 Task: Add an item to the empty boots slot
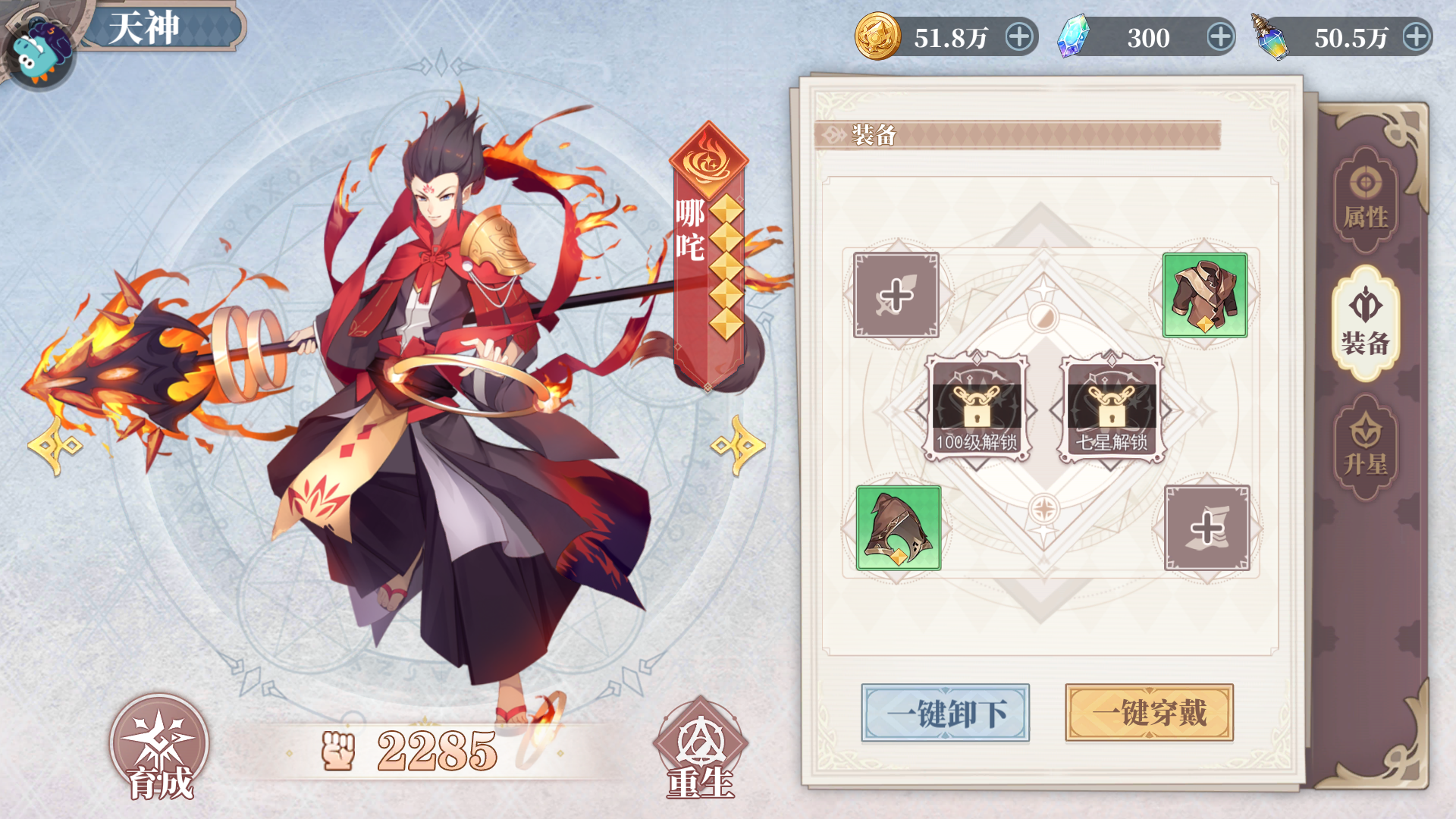pos(1207,528)
